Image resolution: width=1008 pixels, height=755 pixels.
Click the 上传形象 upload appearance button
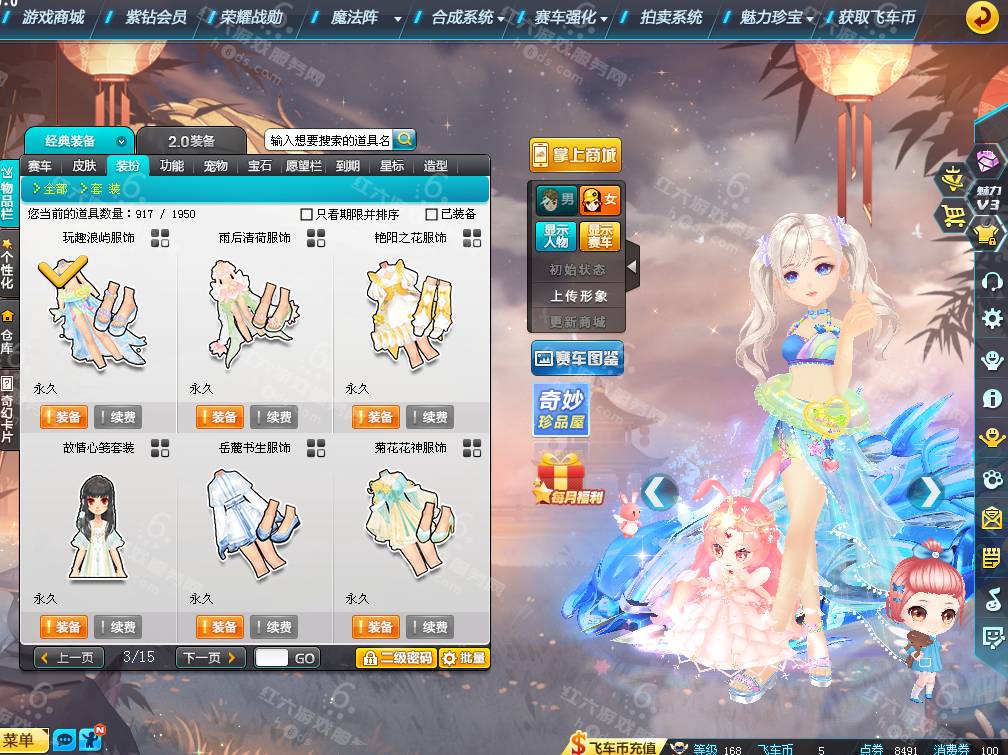(x=577, y=296)
